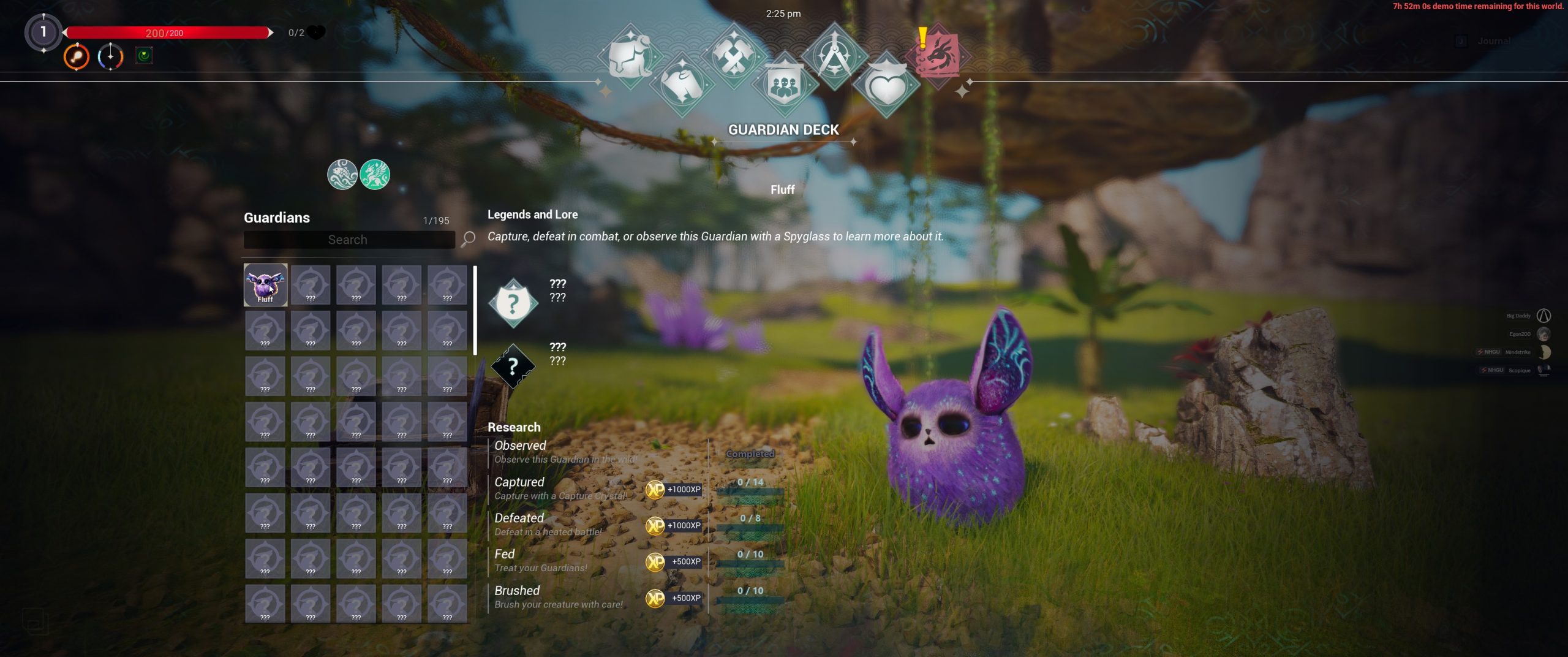Click the magnifying glass search button

tap(469, 238)
